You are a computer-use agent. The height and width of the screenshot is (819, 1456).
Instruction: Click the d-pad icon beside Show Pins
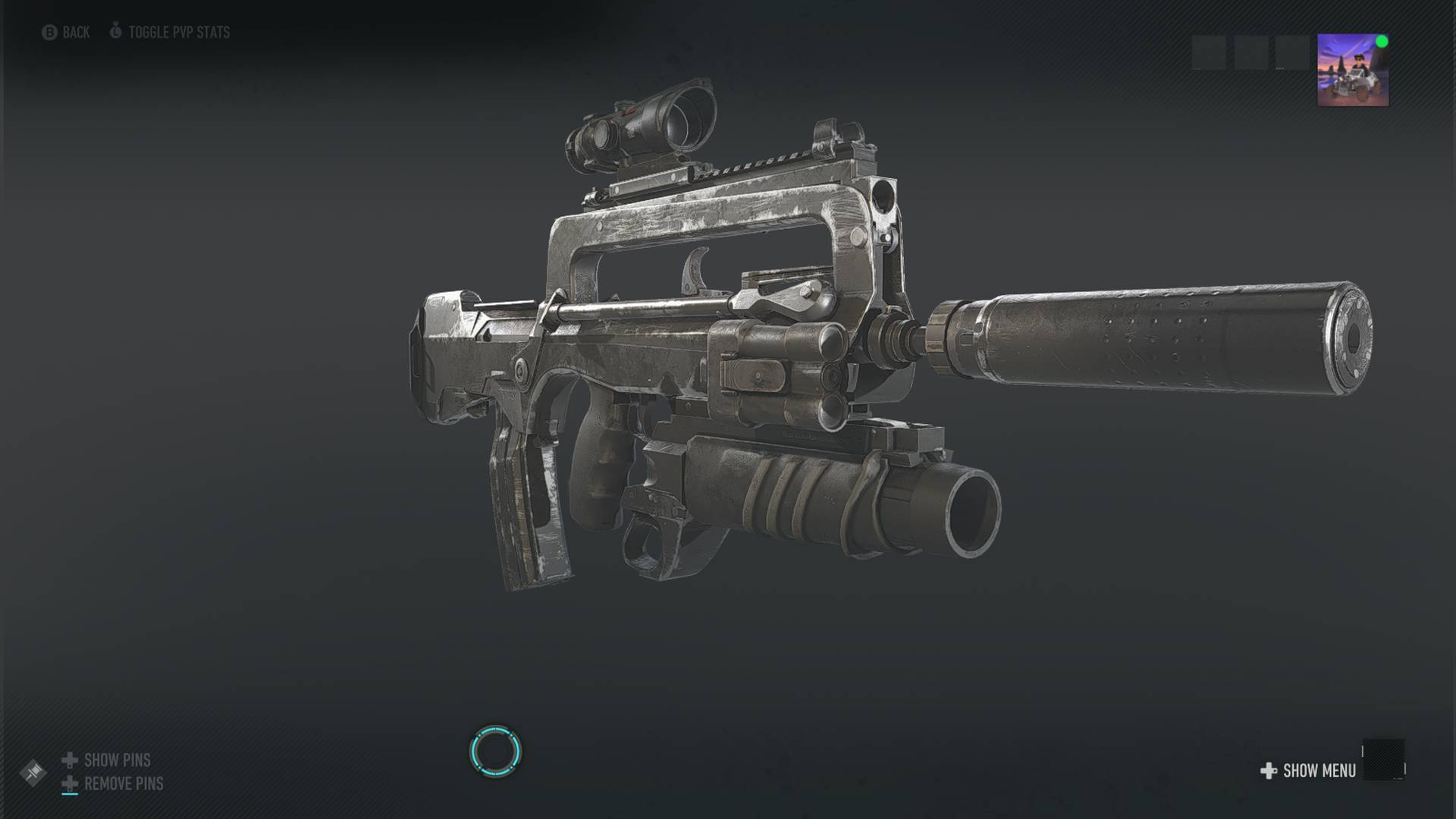point(69,760)
